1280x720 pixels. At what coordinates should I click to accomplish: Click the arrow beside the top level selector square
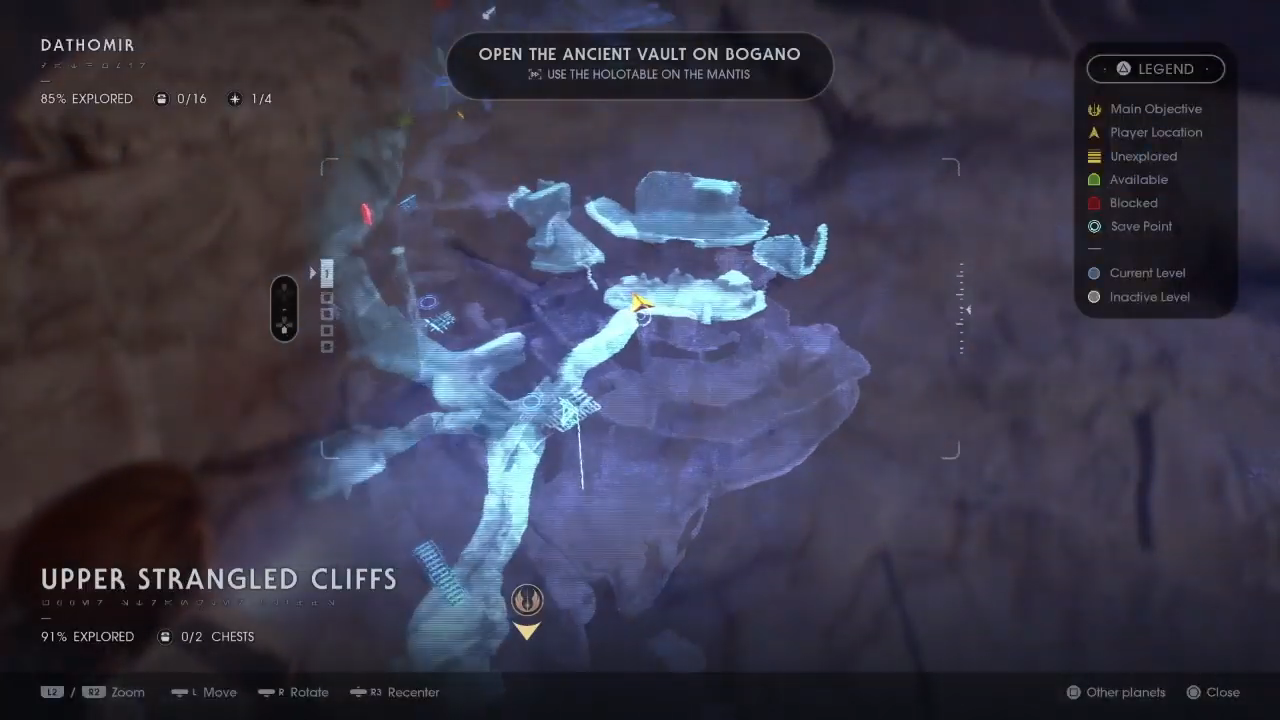pyautogui.click(x=313, y=273)
